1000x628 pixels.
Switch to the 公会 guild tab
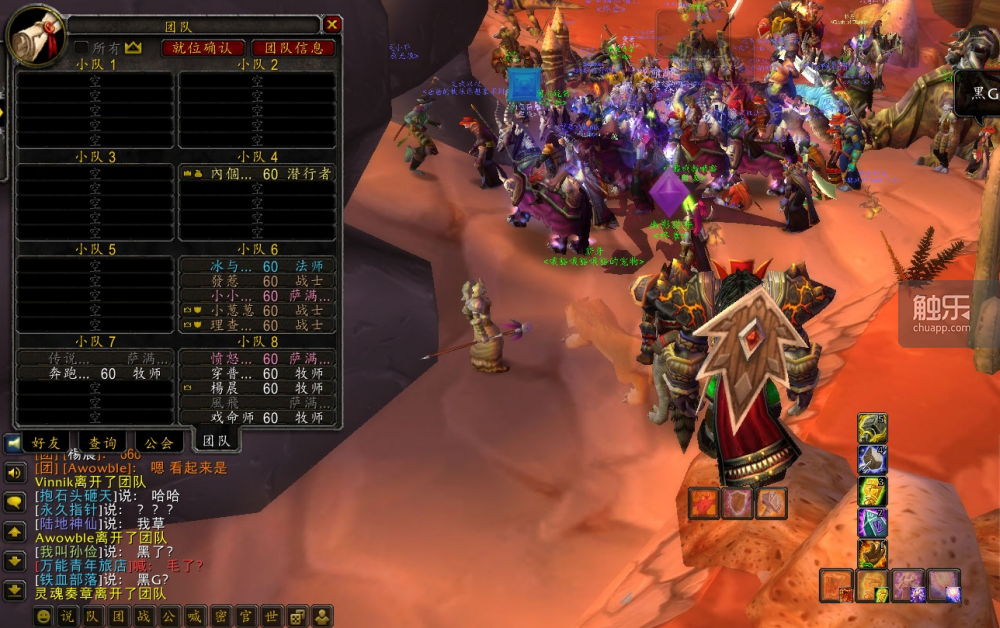159,442
